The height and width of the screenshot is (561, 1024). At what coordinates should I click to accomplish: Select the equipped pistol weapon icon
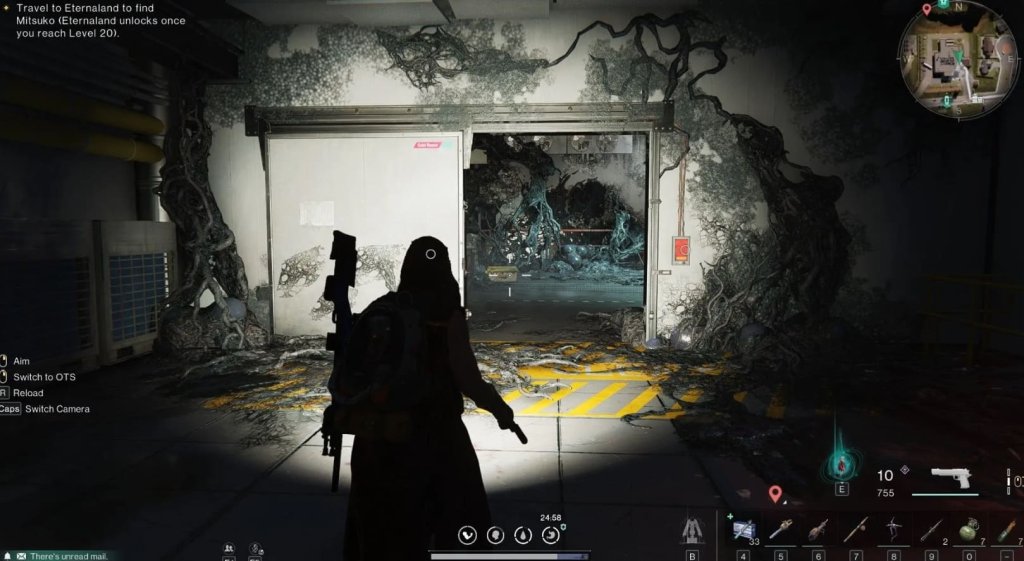pos(951,477)
